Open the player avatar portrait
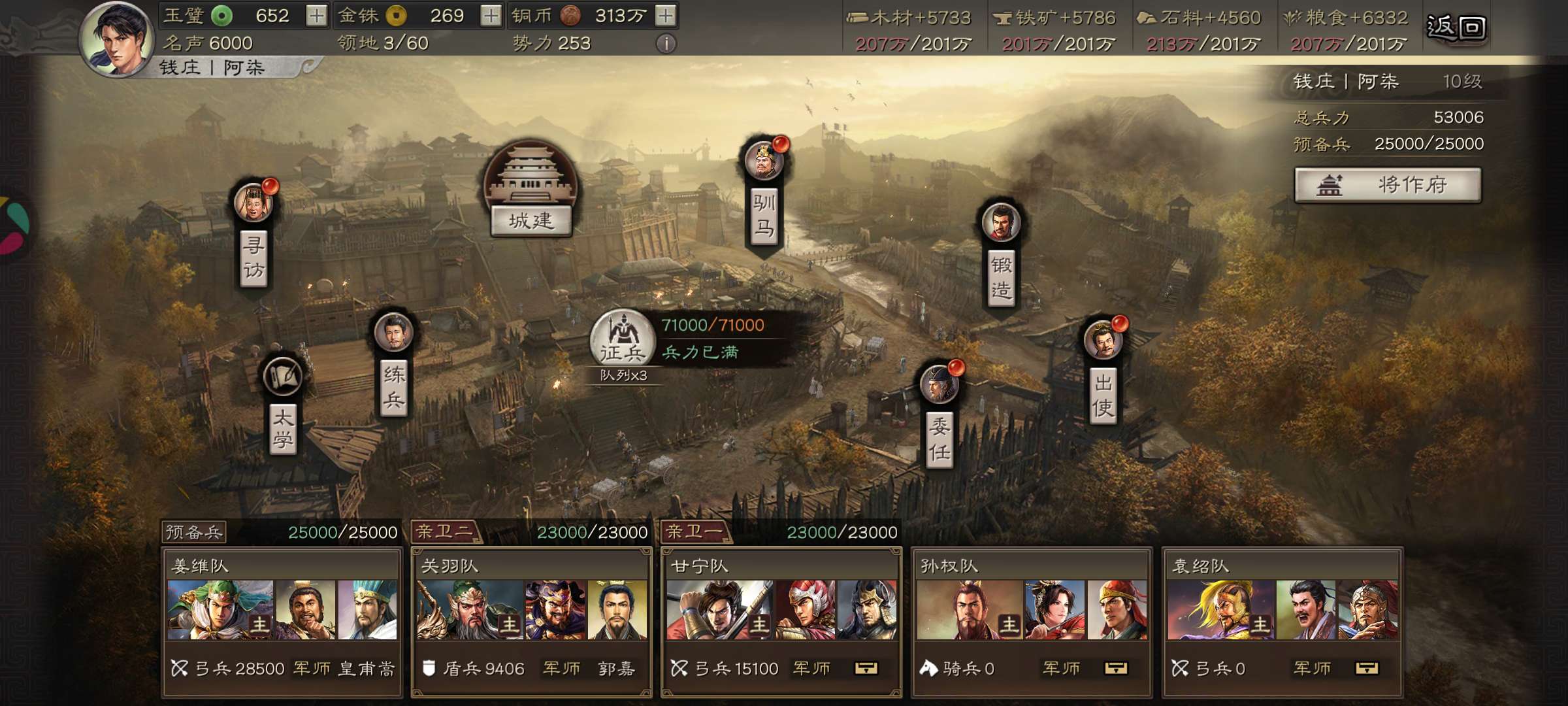 click(116, 39)
